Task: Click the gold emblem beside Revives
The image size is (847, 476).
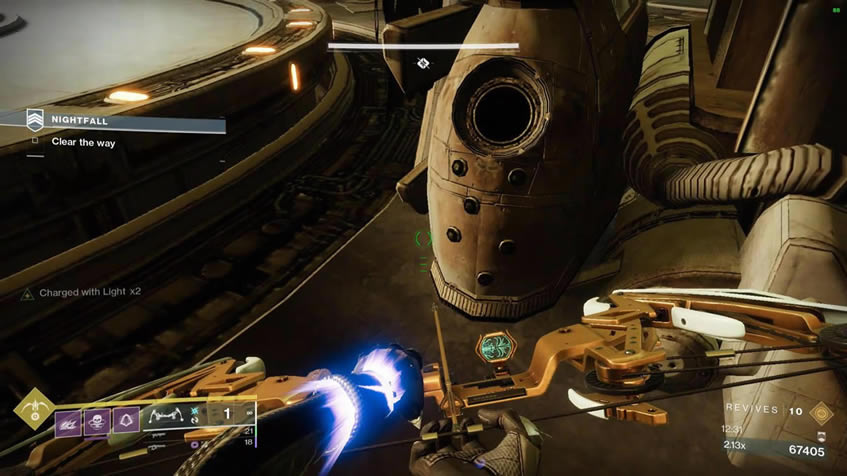Action: point(822,410)
